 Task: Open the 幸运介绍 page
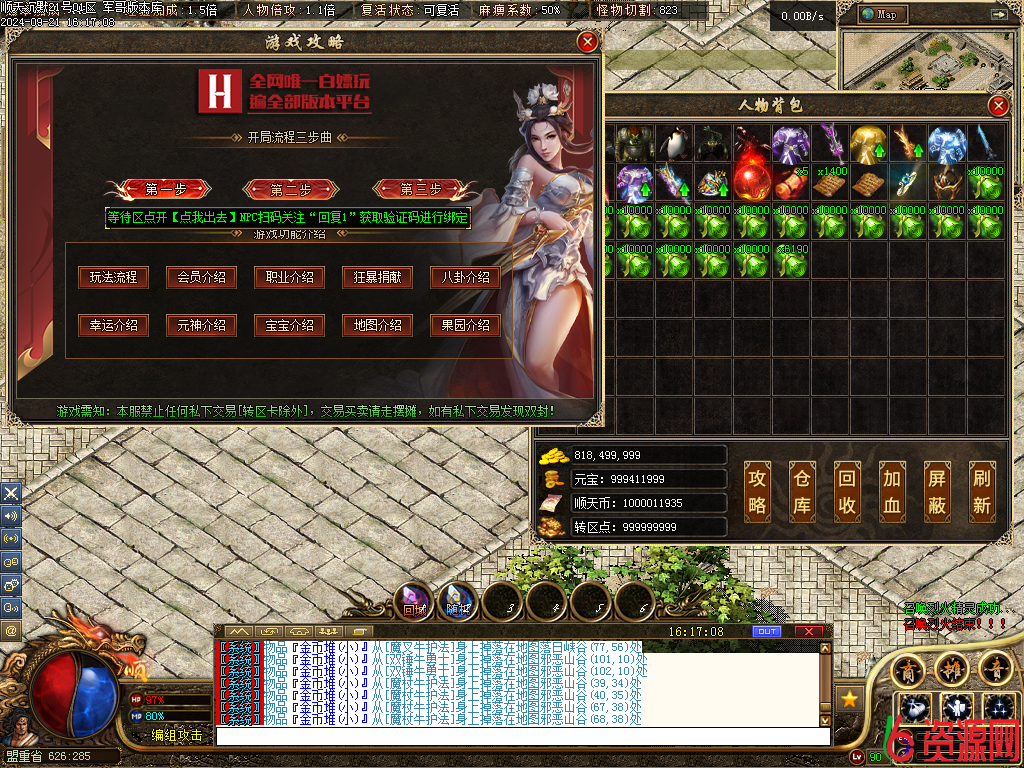(113, 325)
